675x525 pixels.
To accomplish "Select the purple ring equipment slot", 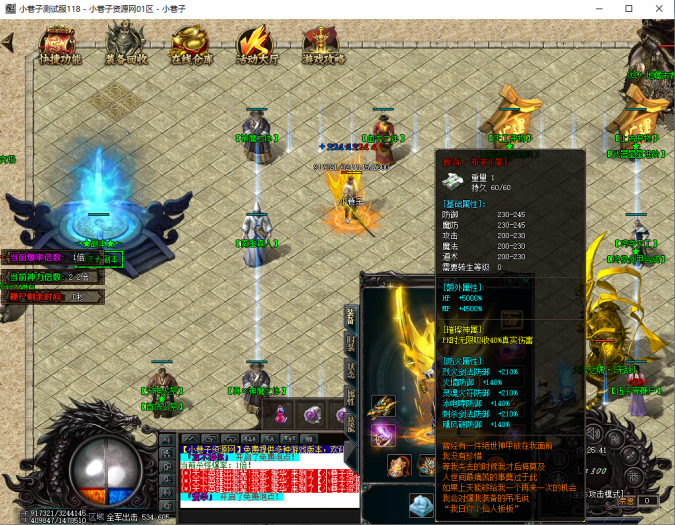I will point(383,435).
